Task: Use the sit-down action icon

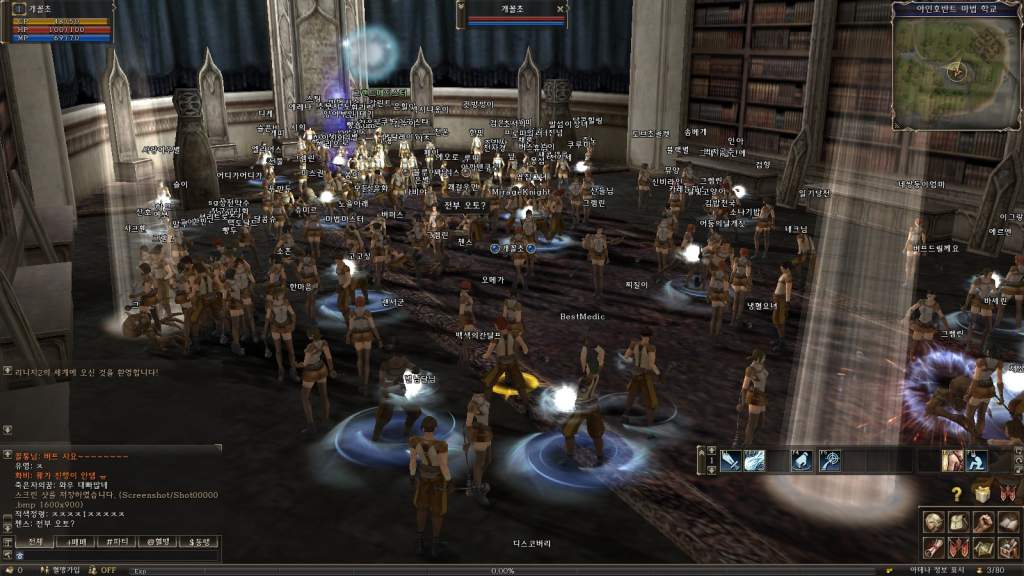Action: click(x=976, y=461)
